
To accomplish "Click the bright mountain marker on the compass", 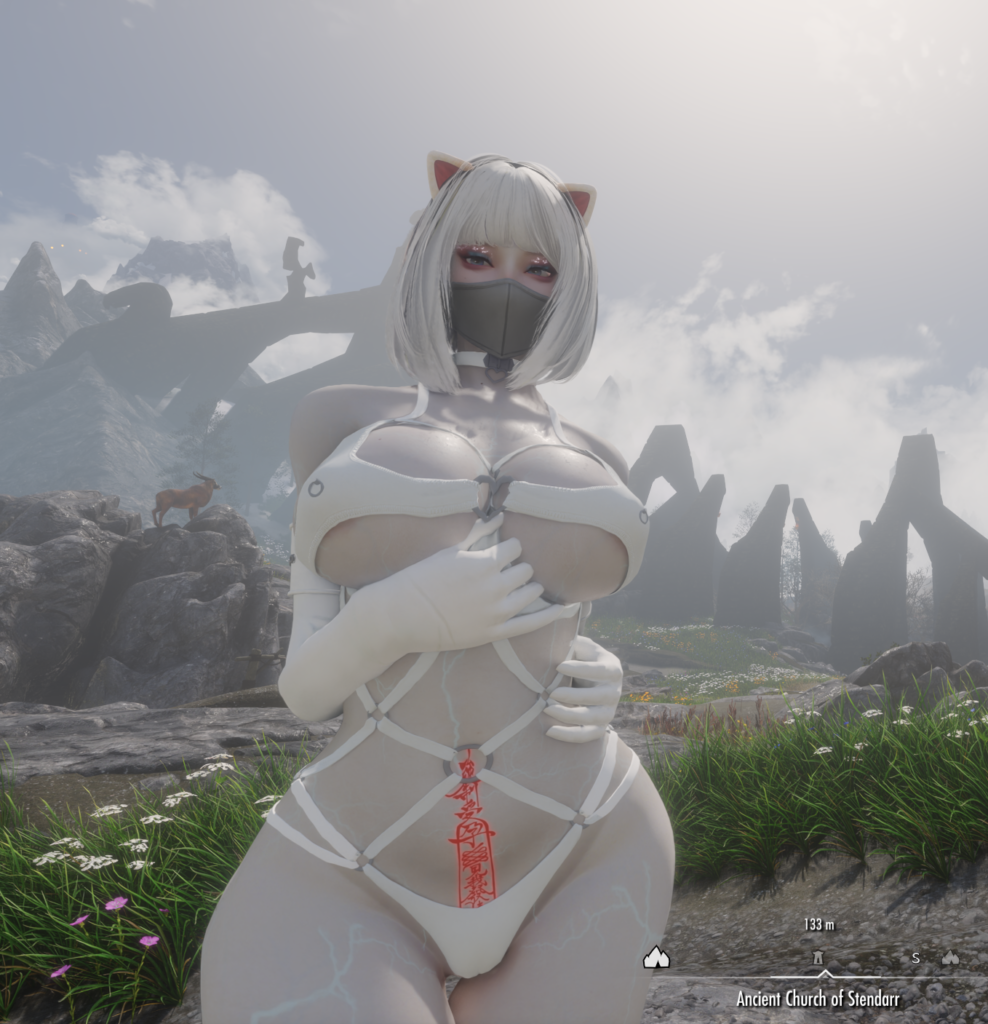I will [656, 958].
